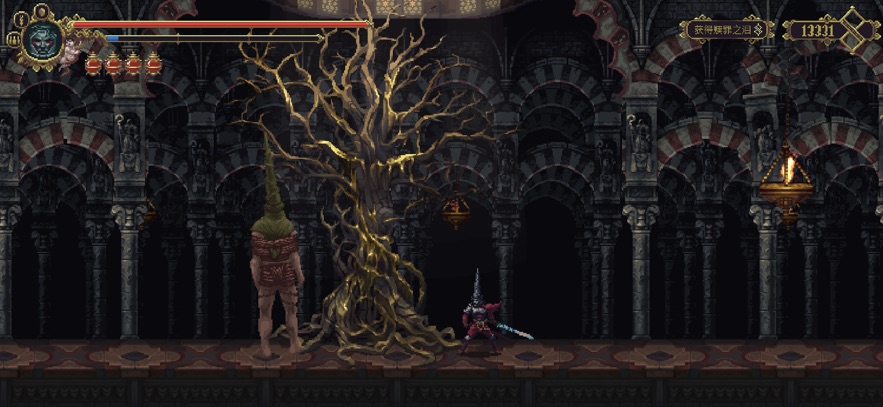This screenshot has height=407, width=883.
Task: Select the hexagonal emblem above the portrait
Action: [x=41, y=11]
